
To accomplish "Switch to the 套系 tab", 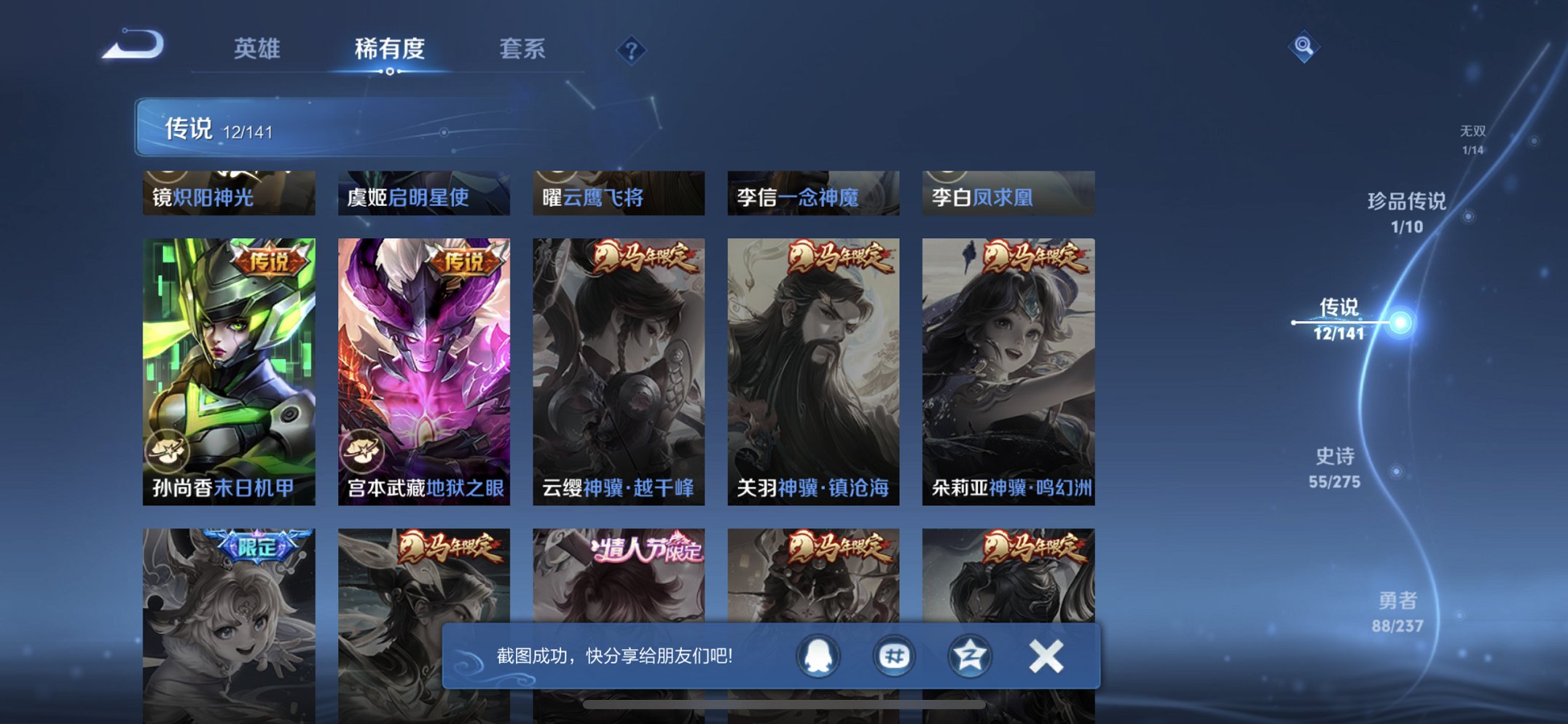I will click(x=523, y=50).
